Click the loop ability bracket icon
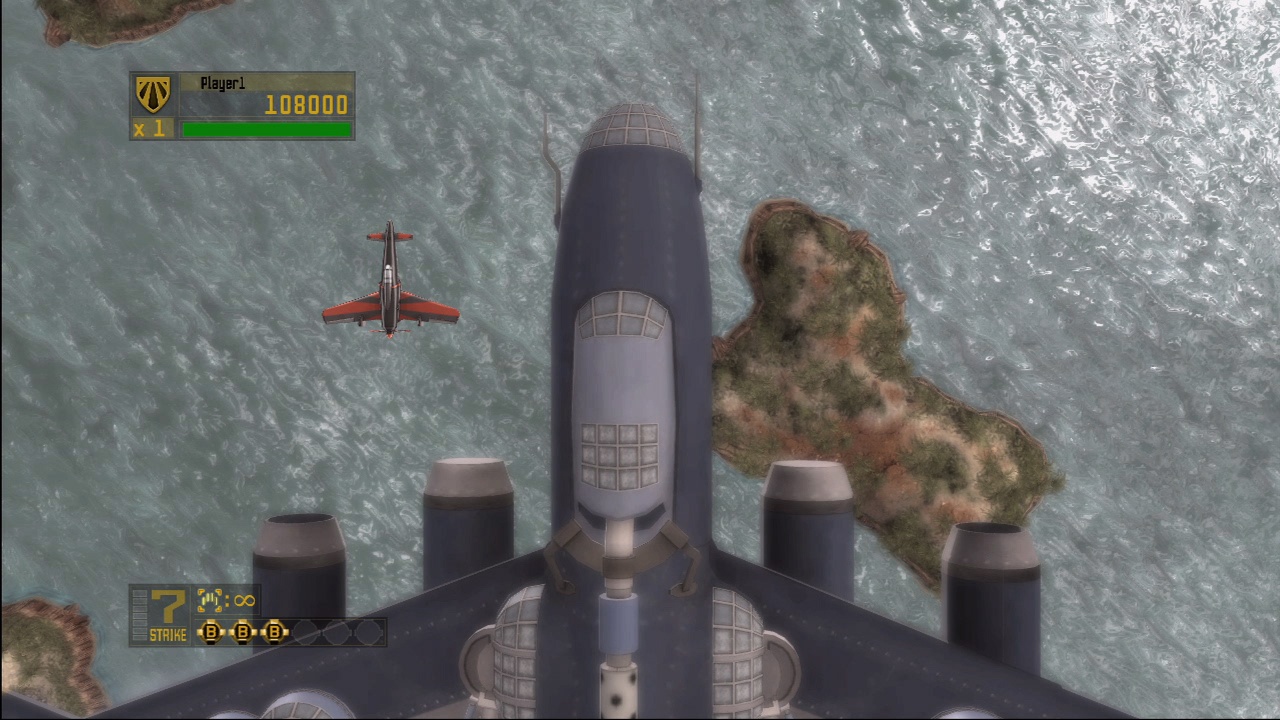This screenshot has width=1280, height=720. [x=210, y=599]
